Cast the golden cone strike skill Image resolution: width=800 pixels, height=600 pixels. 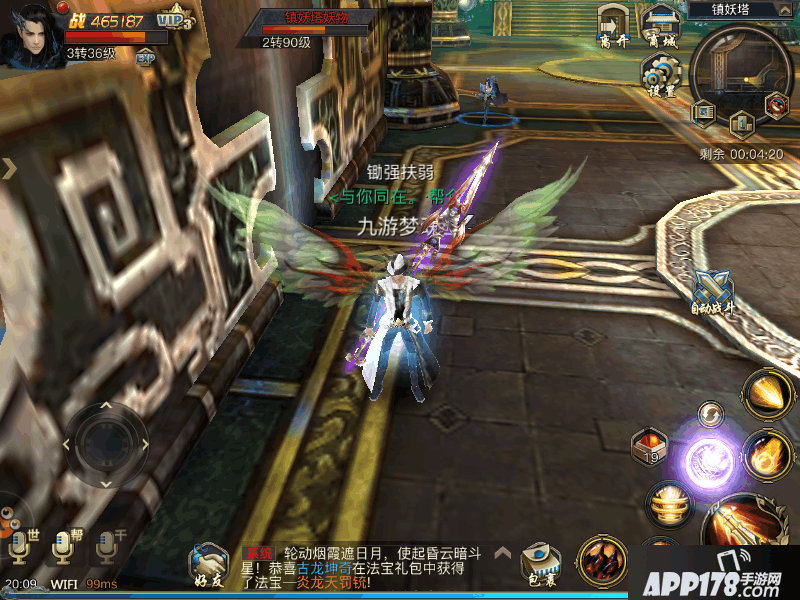768,393
